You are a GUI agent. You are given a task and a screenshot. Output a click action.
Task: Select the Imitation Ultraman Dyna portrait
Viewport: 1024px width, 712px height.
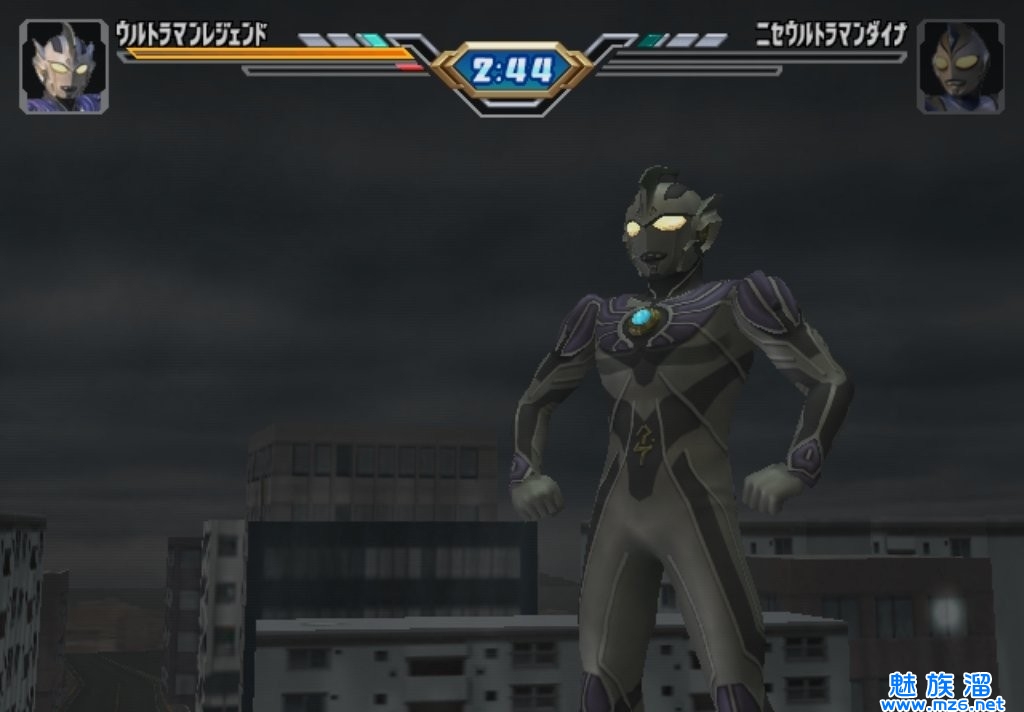point(960,66)
